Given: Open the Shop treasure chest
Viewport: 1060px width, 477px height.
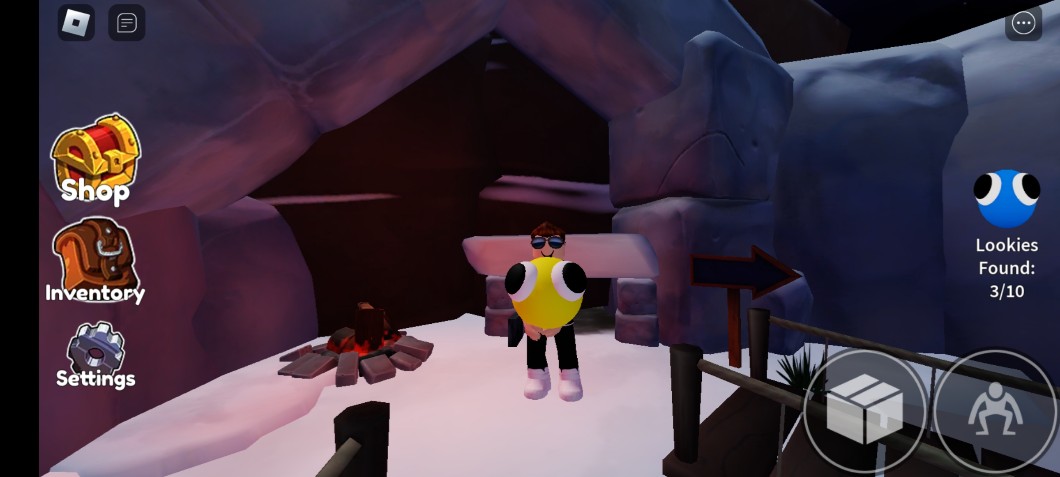Looking at the screenshot, I should 95,158.
